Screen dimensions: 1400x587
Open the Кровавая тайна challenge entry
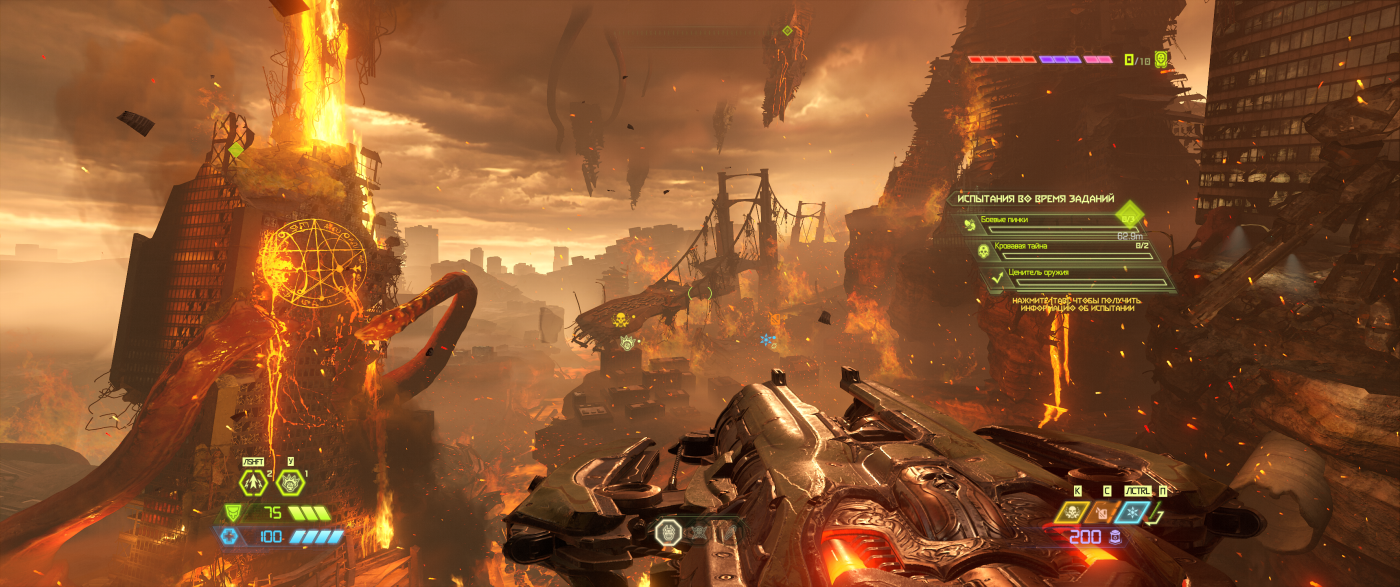pyautogui.click(x=1062, y=249)
